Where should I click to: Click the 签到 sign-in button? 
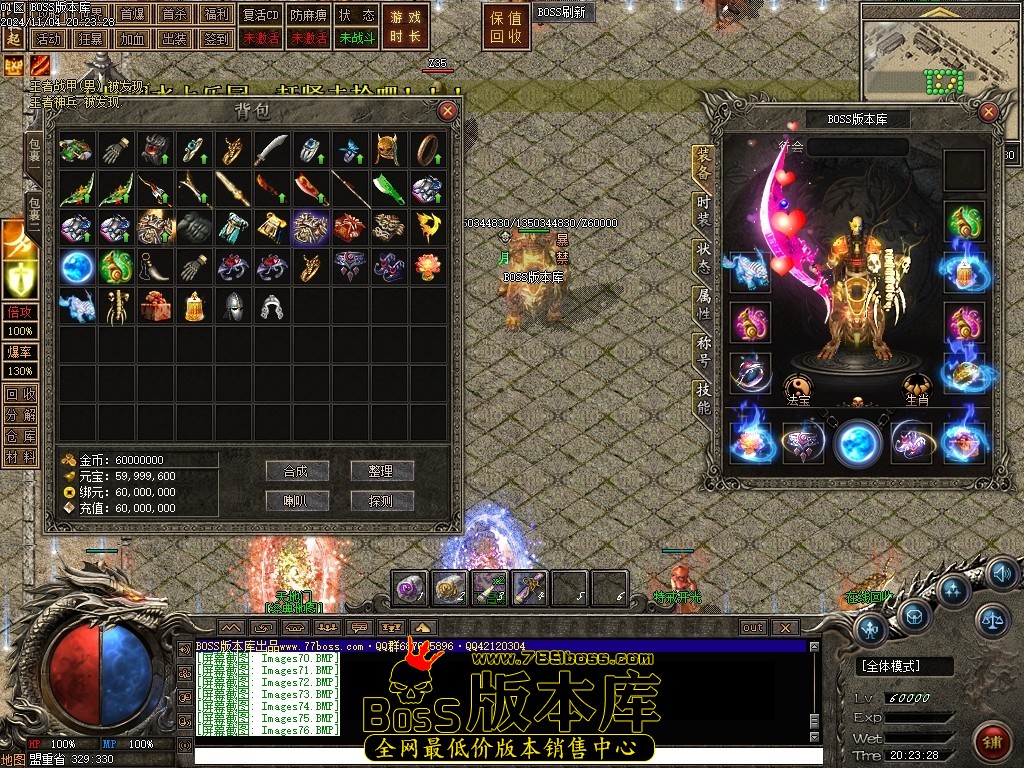click(216, 39)
